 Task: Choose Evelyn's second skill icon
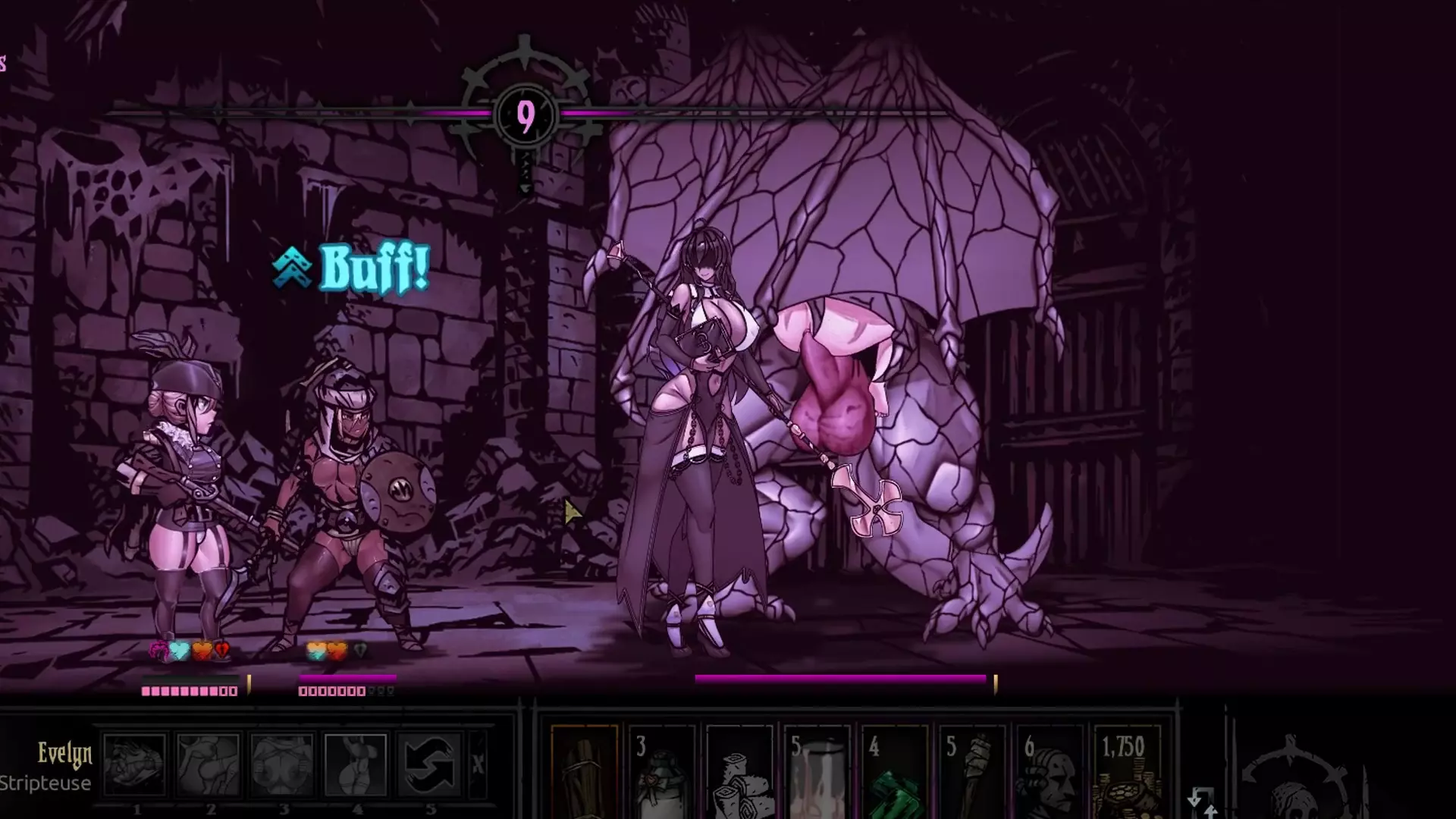coord(209,764)
